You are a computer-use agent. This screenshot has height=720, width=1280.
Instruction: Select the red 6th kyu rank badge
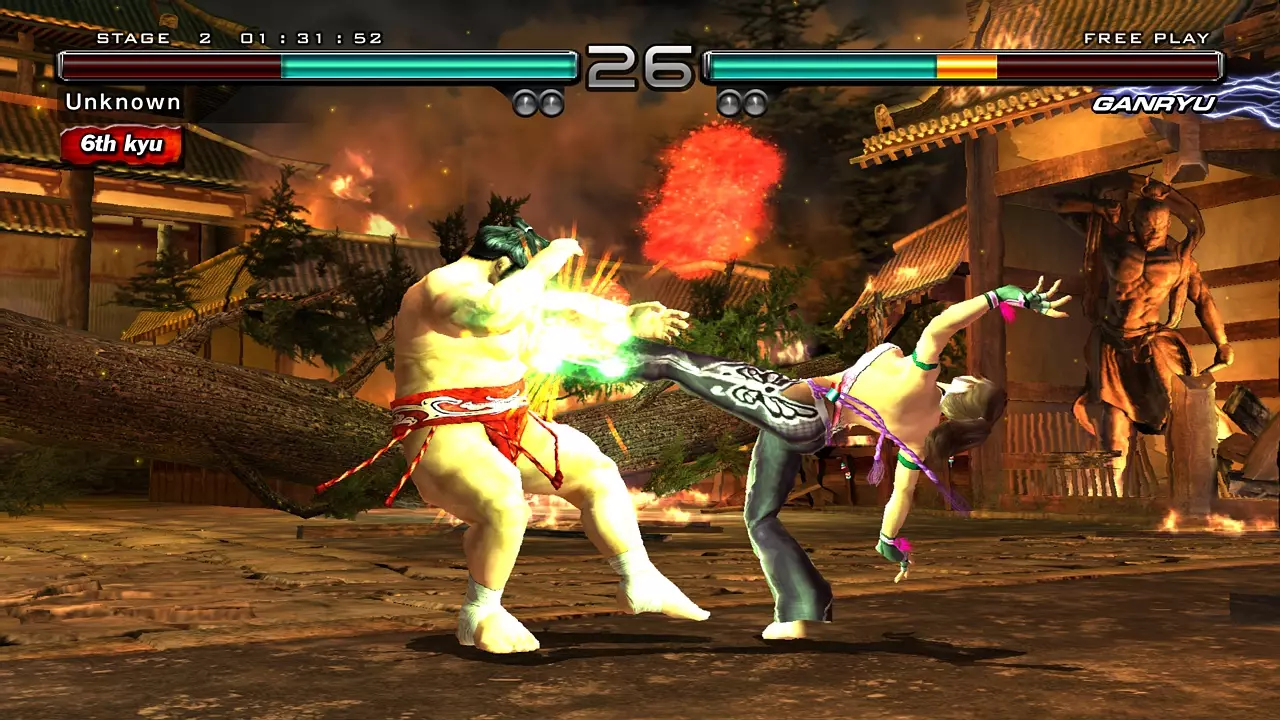122,144
